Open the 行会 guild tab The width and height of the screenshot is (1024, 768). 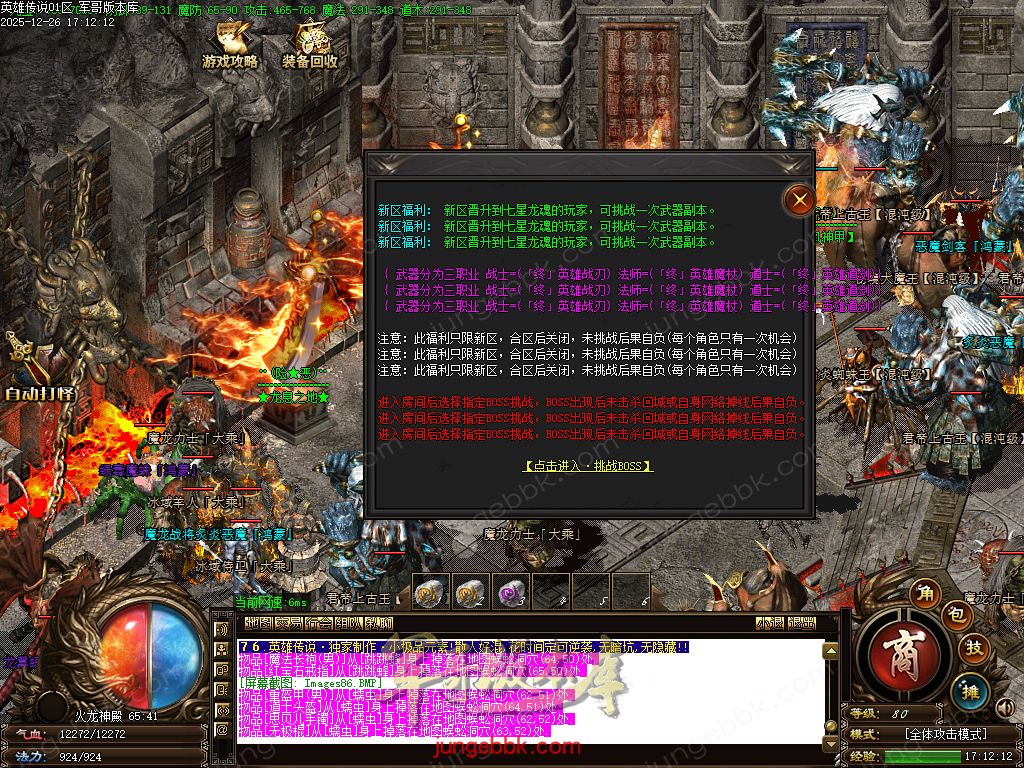[319, 623]
